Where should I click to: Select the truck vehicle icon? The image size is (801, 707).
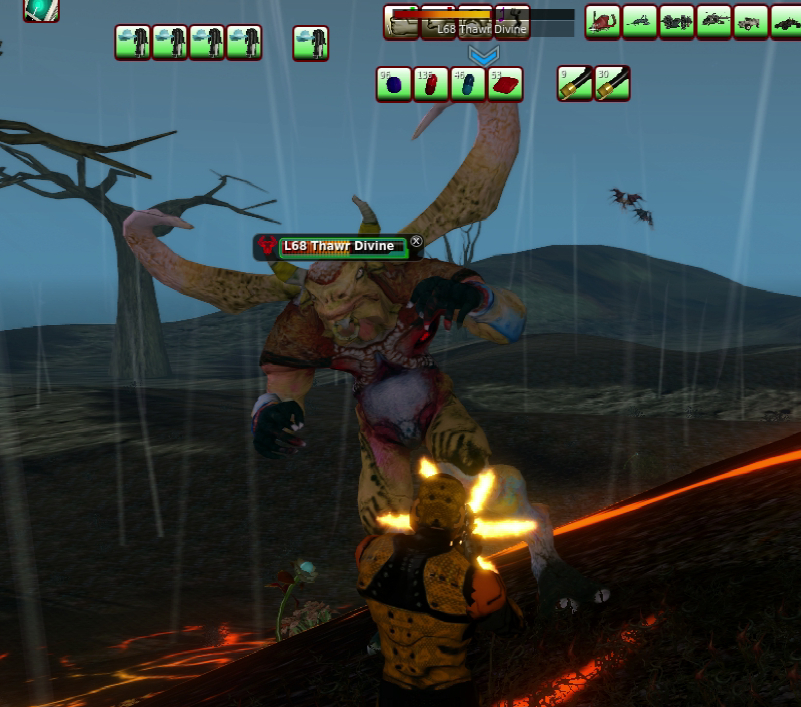click(x=751, y=21)
